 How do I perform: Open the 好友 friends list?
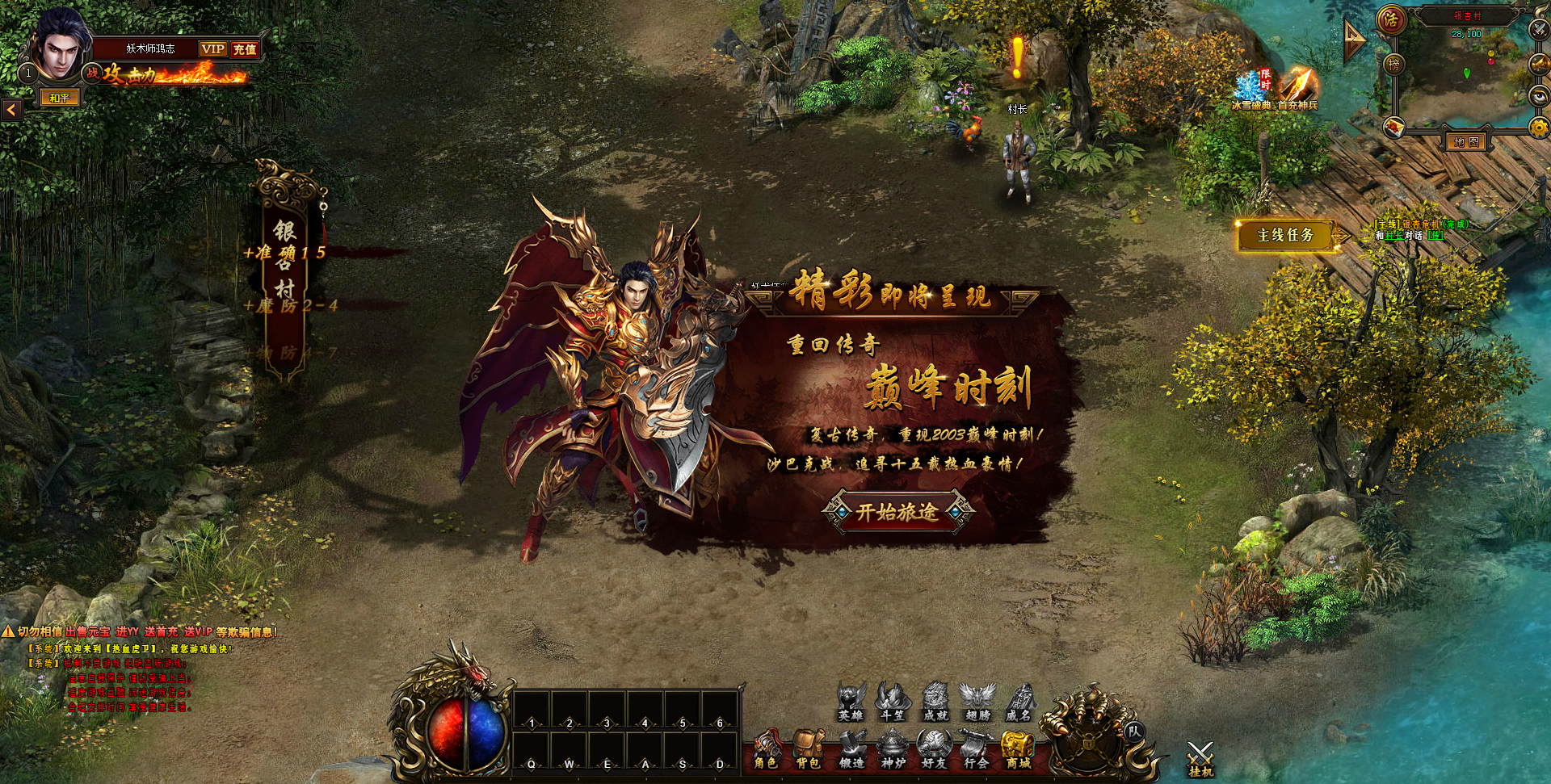935,750
